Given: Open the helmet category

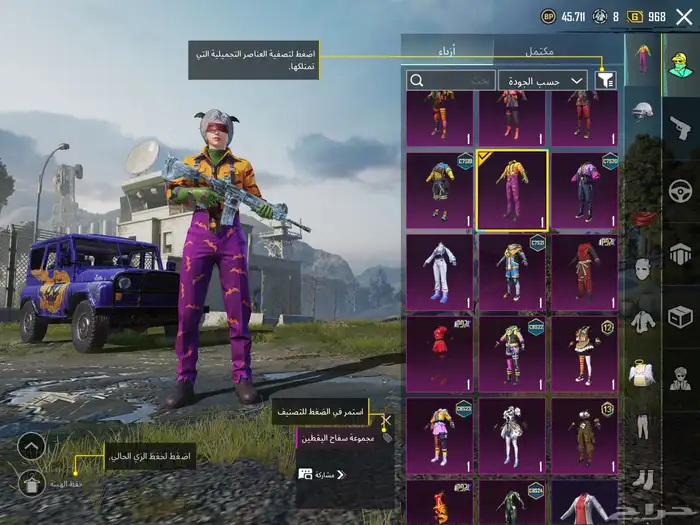Looking at the screenshot, I should point(641,114).
